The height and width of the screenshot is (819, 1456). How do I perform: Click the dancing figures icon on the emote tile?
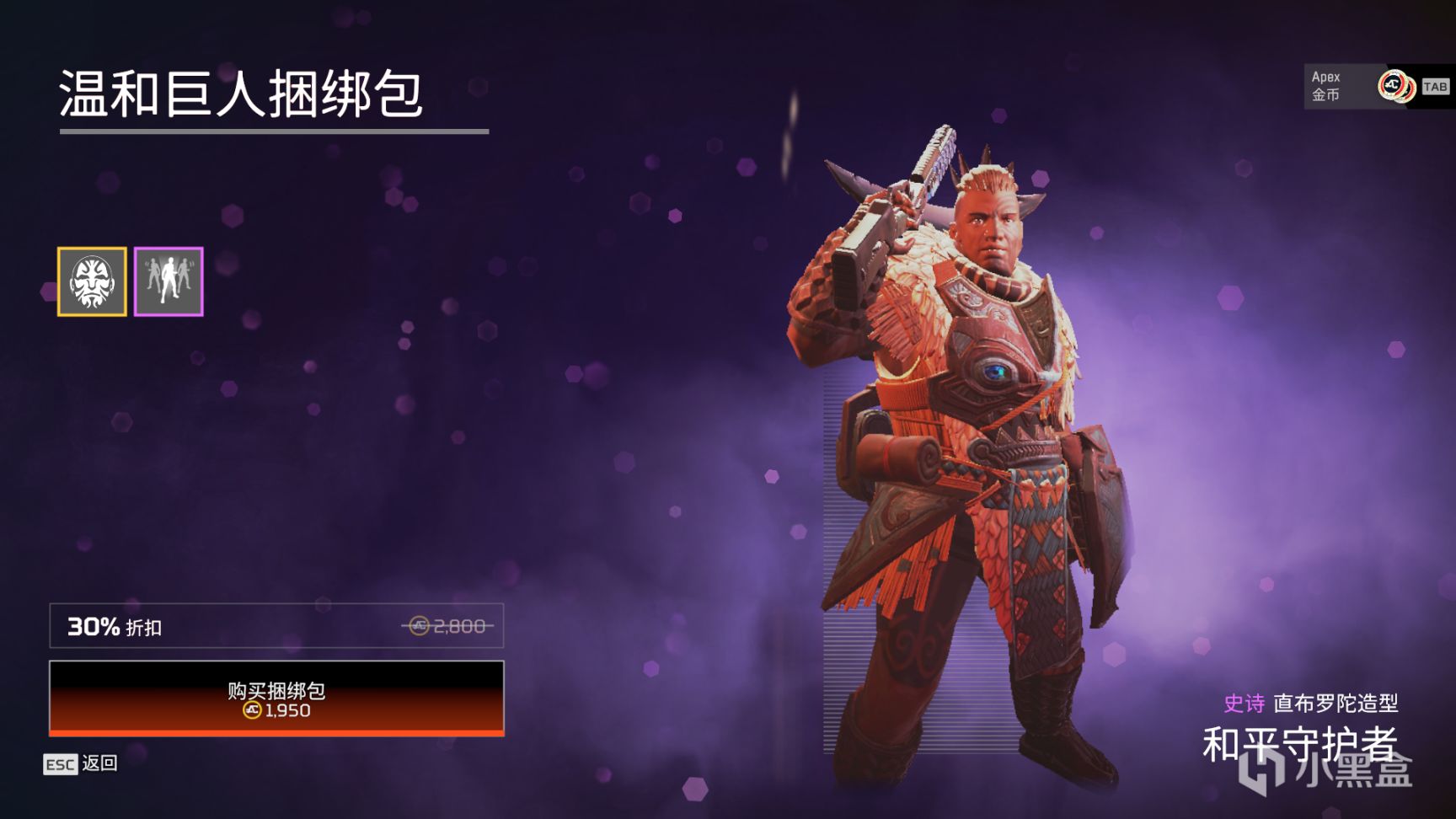click(x=169, y=281)
